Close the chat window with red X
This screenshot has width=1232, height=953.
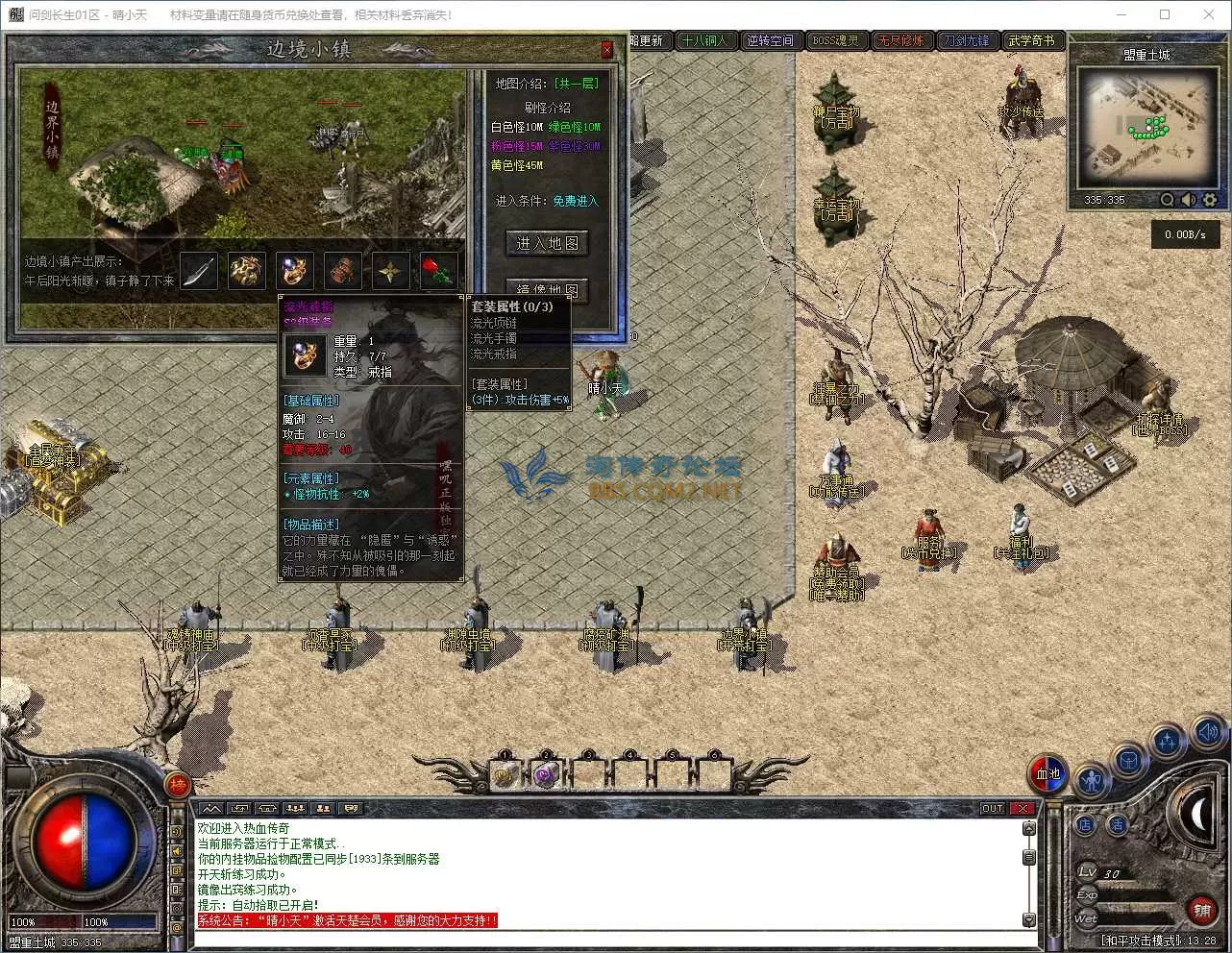pos(1023,808)
